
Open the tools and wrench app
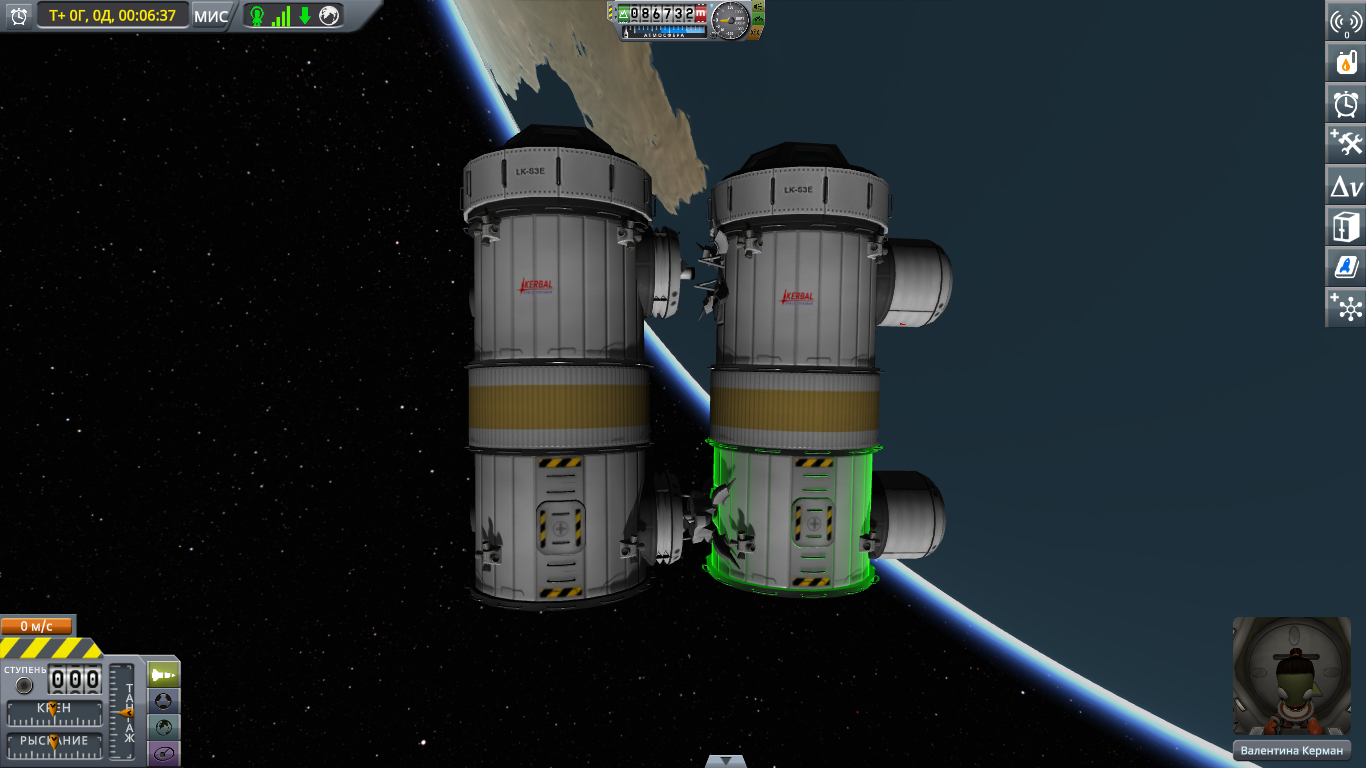pyautogui.click(x=1346, y=143)
